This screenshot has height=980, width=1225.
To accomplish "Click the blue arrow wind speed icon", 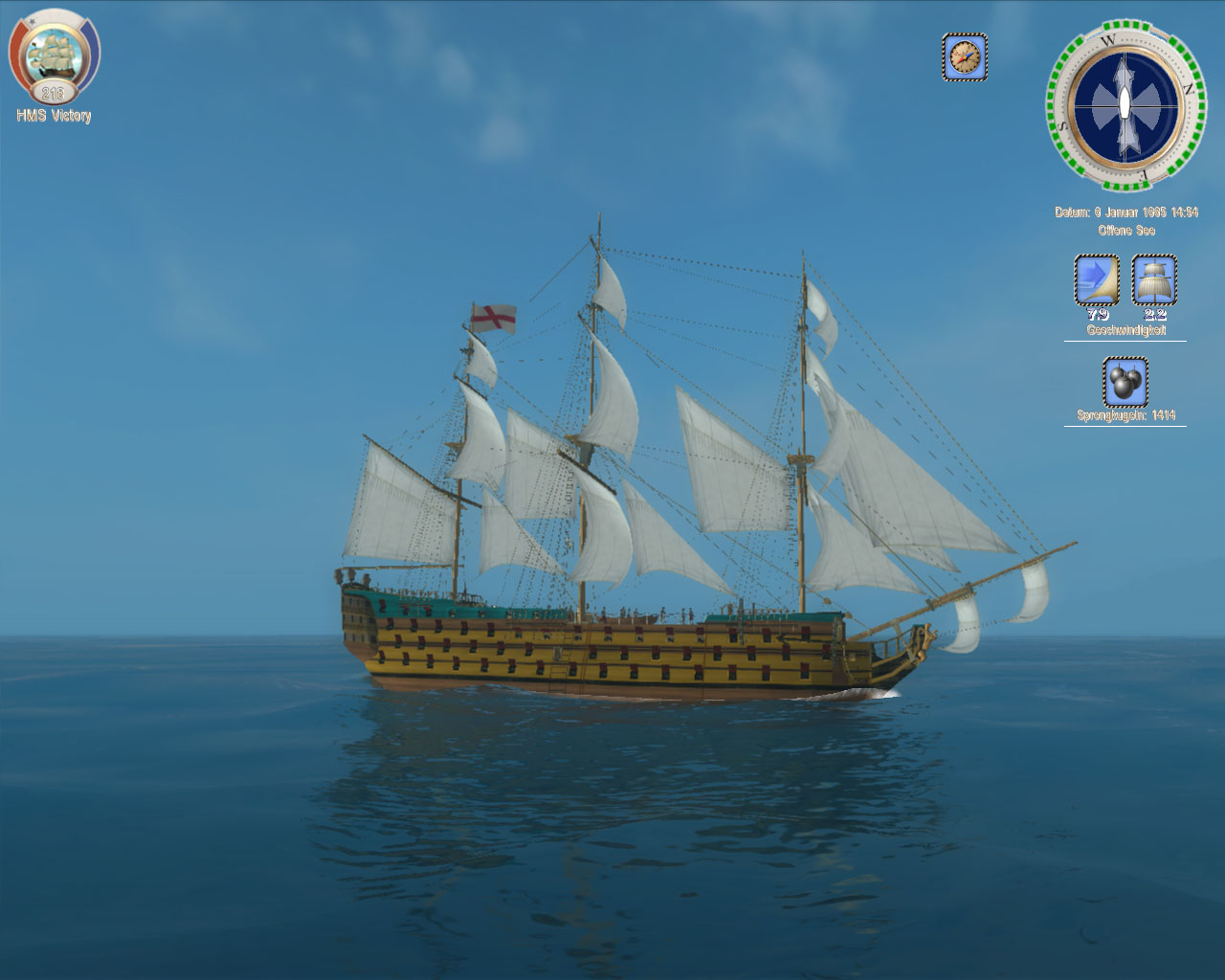I will coord(1097,279).
